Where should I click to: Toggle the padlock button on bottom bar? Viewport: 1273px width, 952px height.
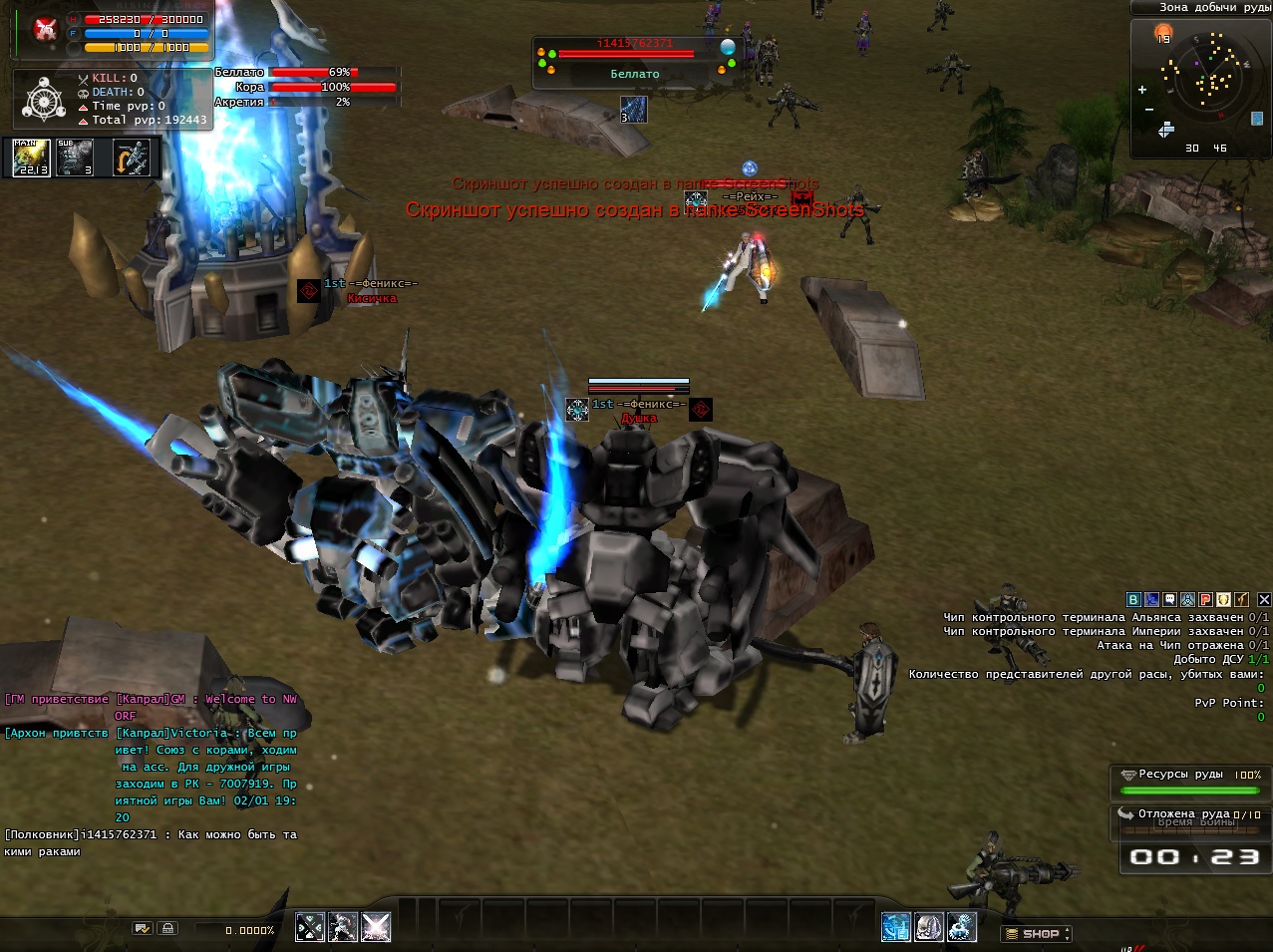[167, 928]
